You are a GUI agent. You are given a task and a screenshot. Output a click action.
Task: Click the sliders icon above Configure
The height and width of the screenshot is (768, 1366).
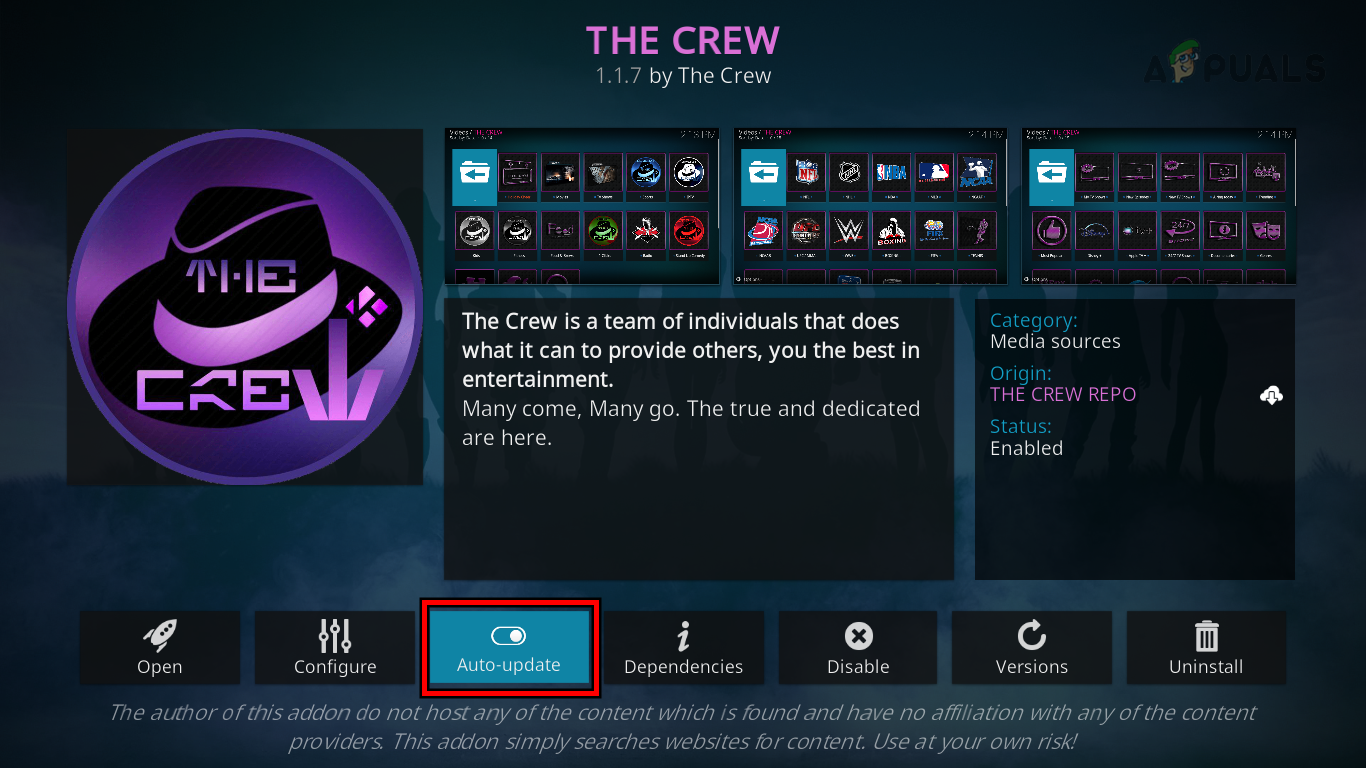(x=334, y=634)
